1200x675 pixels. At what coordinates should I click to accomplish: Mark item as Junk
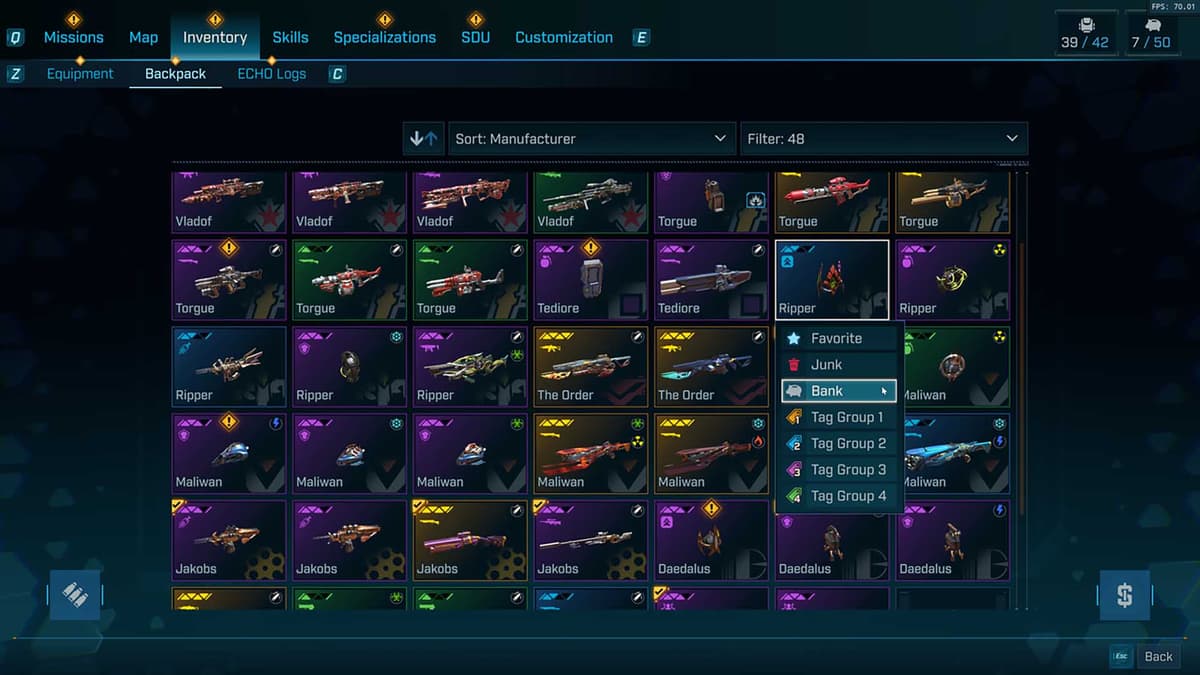[x=827, y=365]
